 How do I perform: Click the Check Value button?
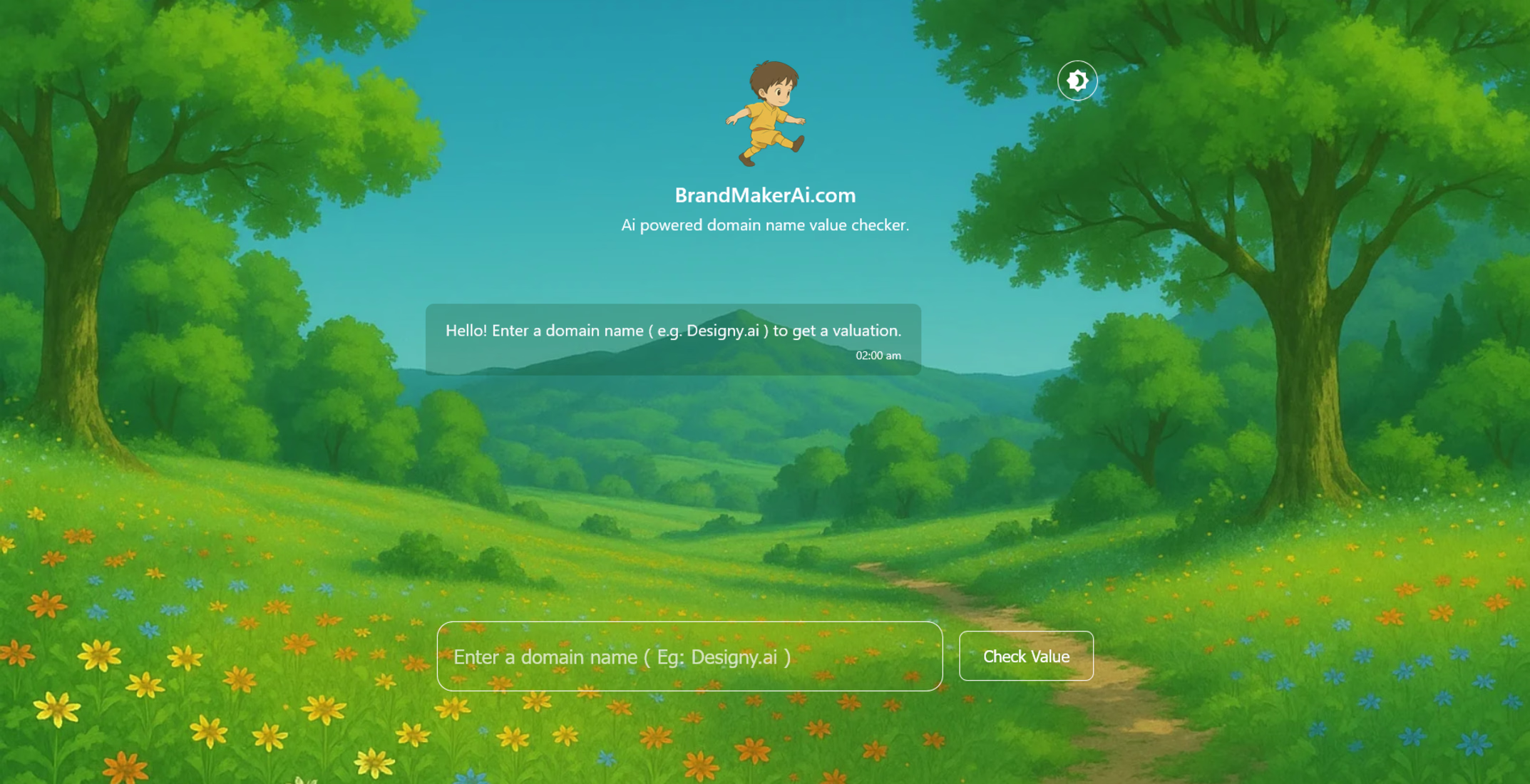(1026, 656)
